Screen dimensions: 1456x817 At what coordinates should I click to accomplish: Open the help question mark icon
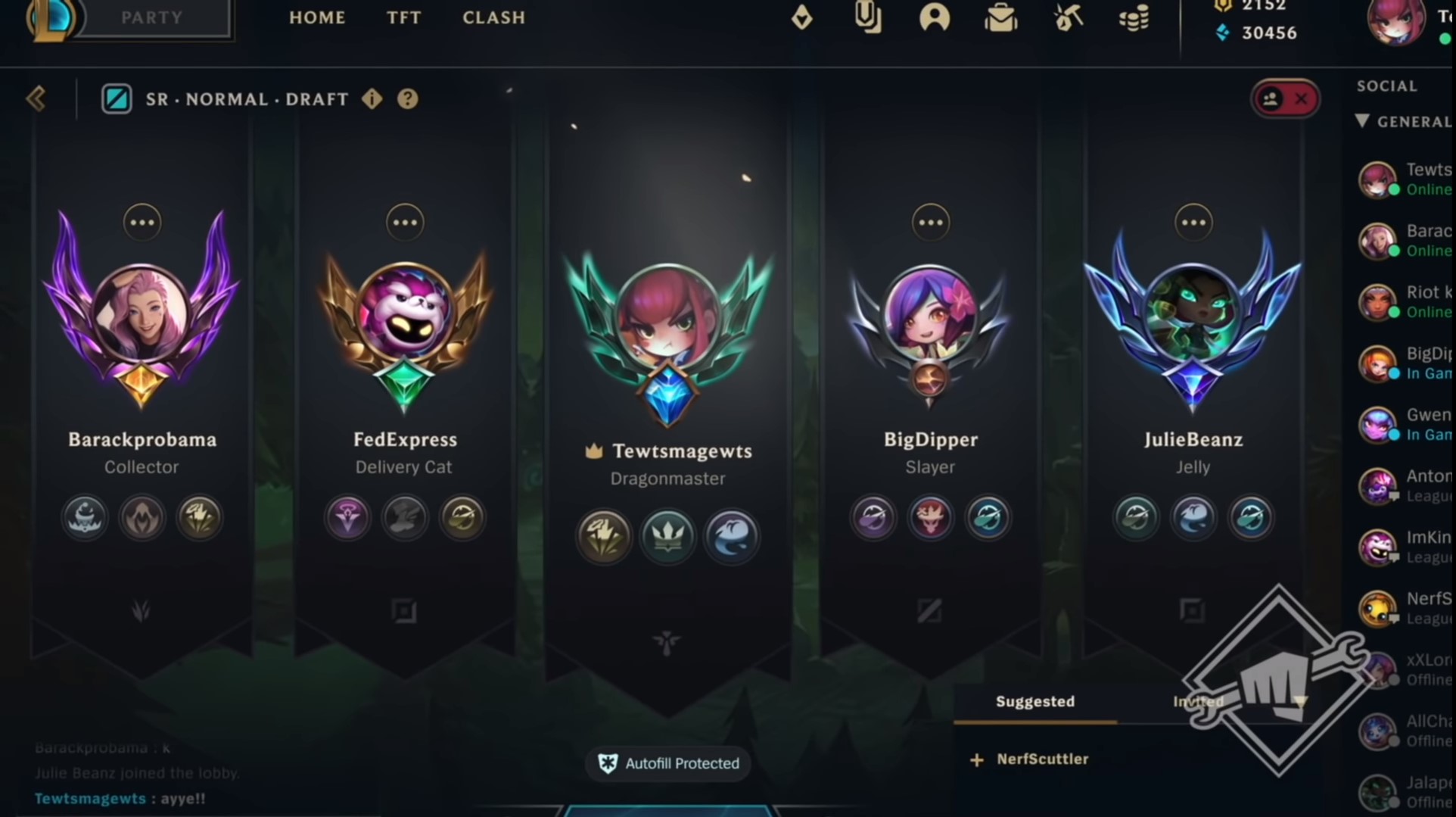click(408, 98)
